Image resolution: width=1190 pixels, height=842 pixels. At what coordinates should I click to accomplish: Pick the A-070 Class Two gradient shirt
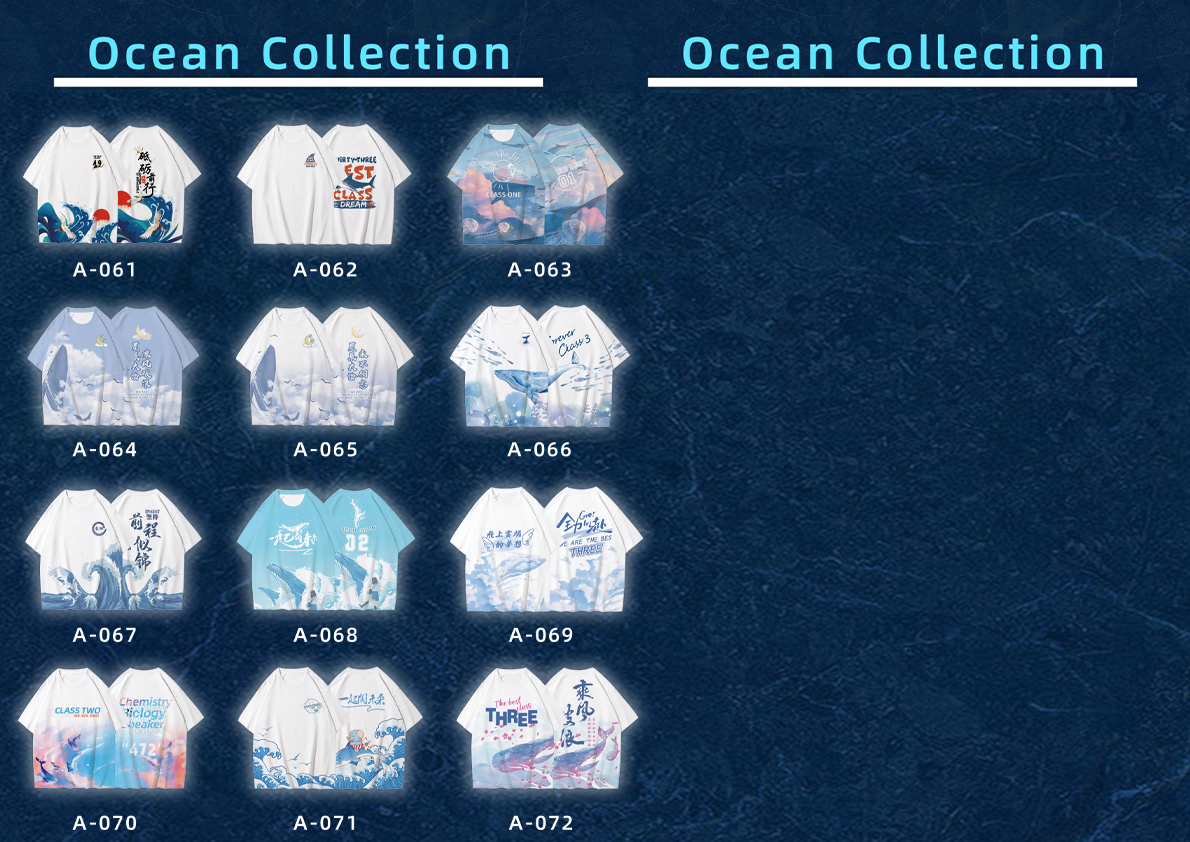coord(111,731)
